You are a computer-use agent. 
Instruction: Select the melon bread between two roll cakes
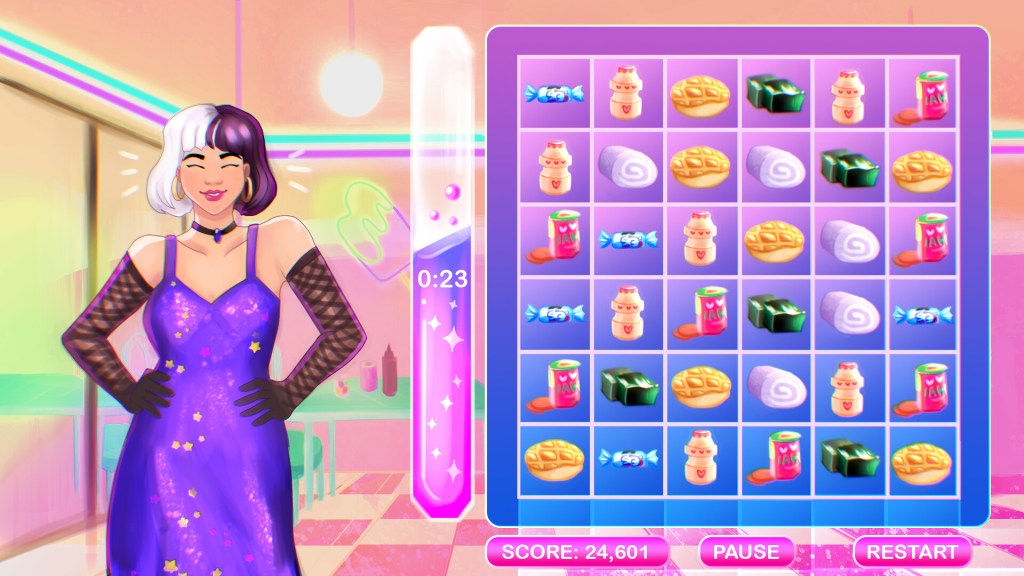(x=703, y=168)
